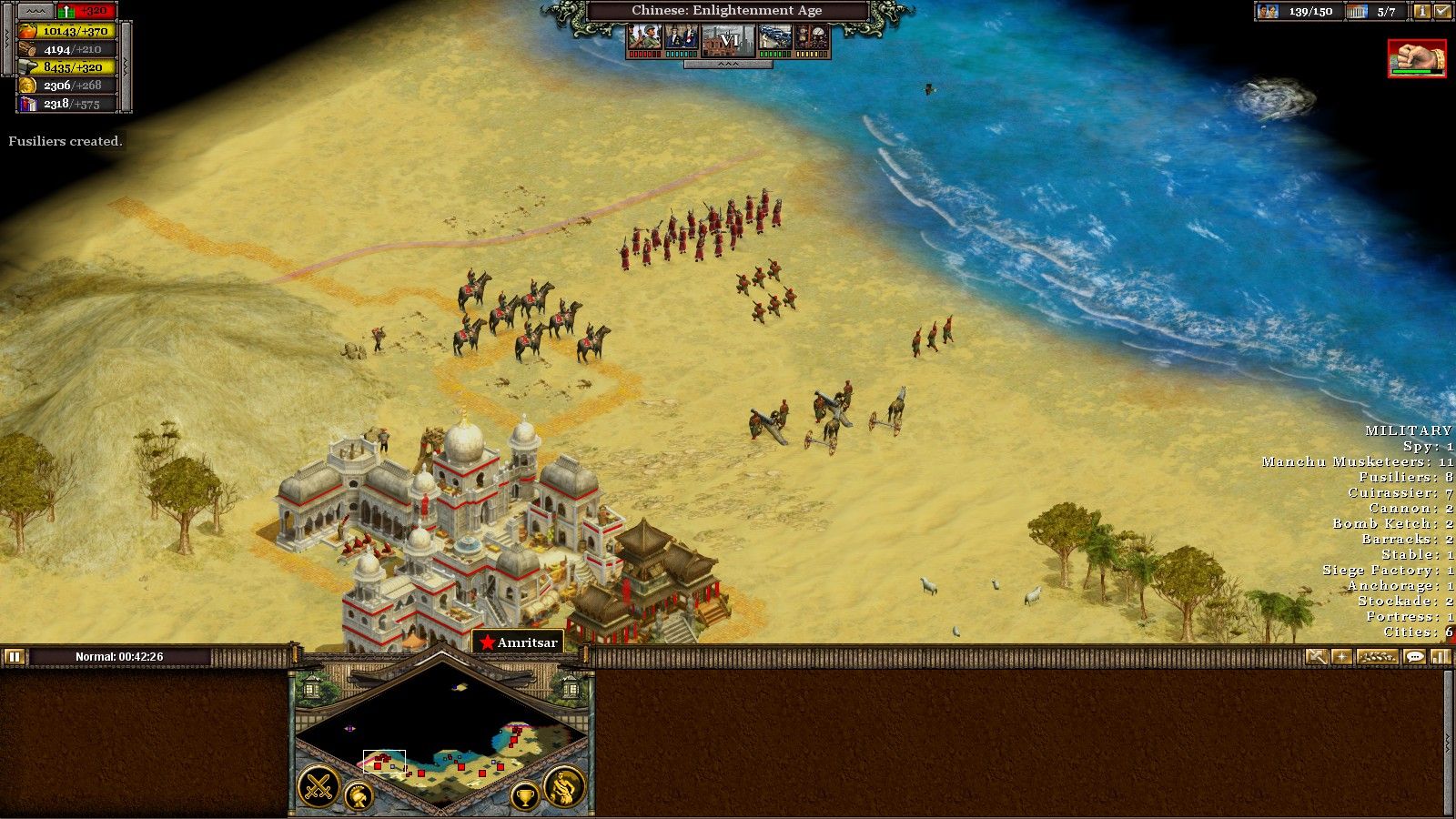Click the red fist alert icon
The width and height of the screenshot is (1456, 819).
1416,58
